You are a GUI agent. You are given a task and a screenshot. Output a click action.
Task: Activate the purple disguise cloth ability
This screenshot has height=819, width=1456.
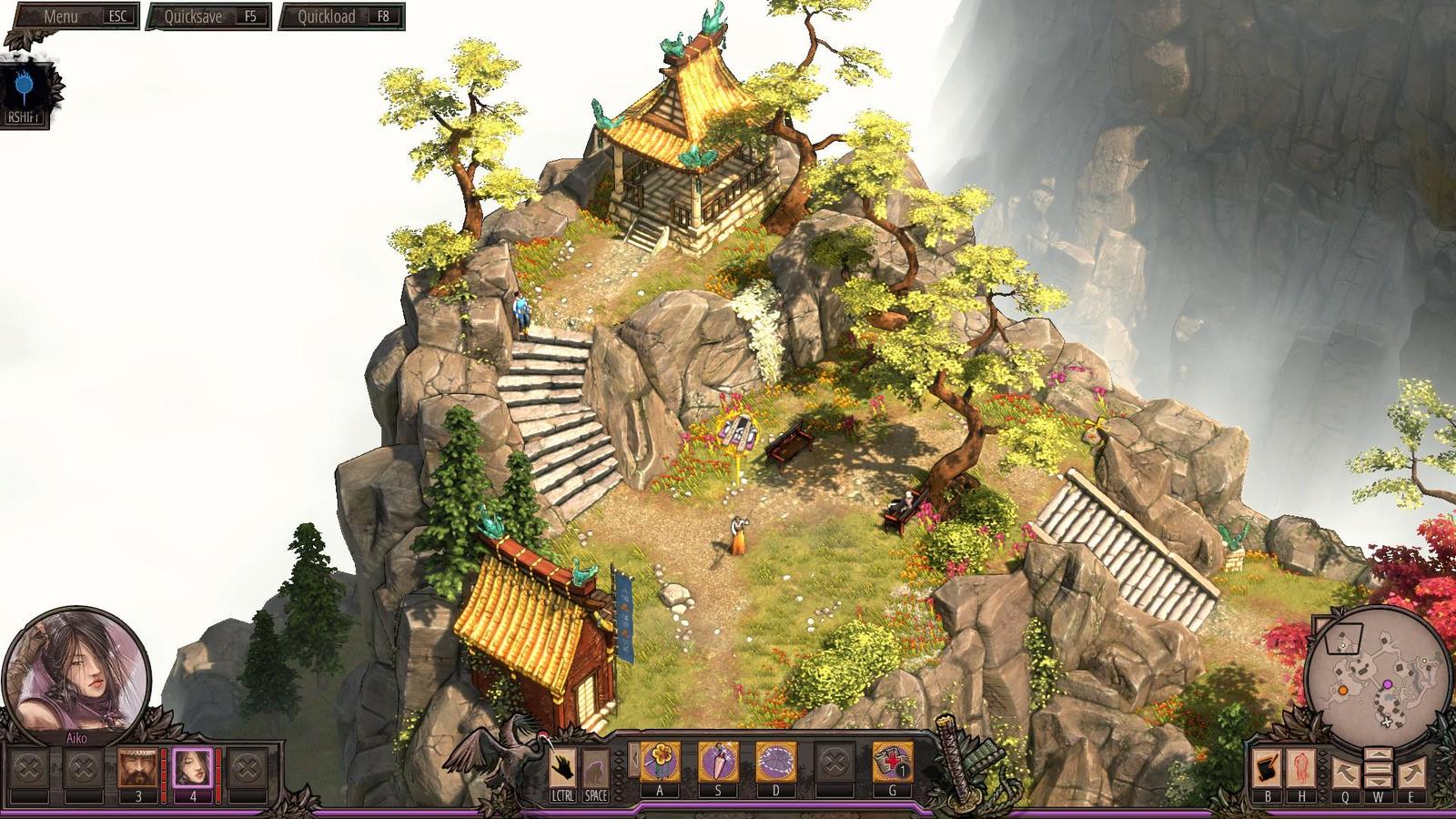click(776, 762)
